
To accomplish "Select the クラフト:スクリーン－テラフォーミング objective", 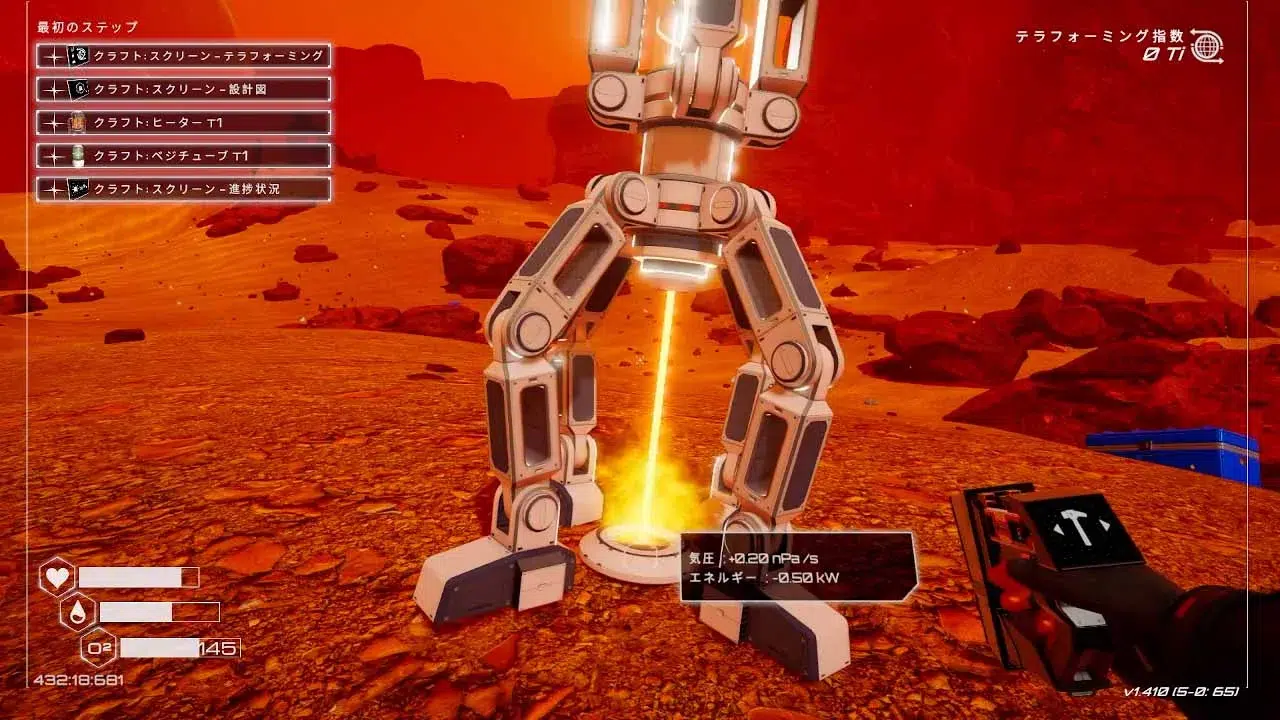I will (x=184, y=56).
